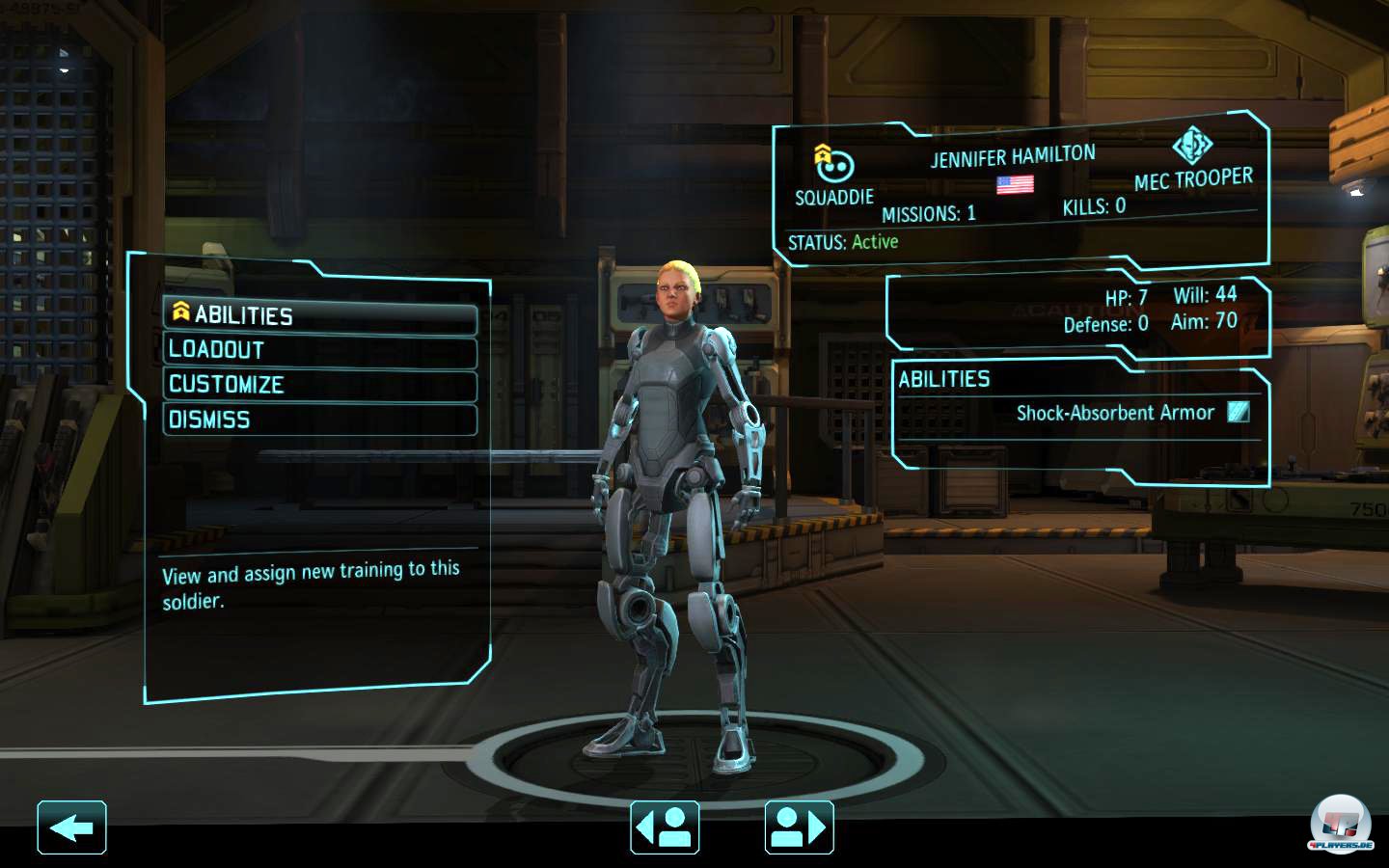Choose Customize for this soldier
Image resolution: width=1389 pixels, height=868 pixels.
[319, 385]
